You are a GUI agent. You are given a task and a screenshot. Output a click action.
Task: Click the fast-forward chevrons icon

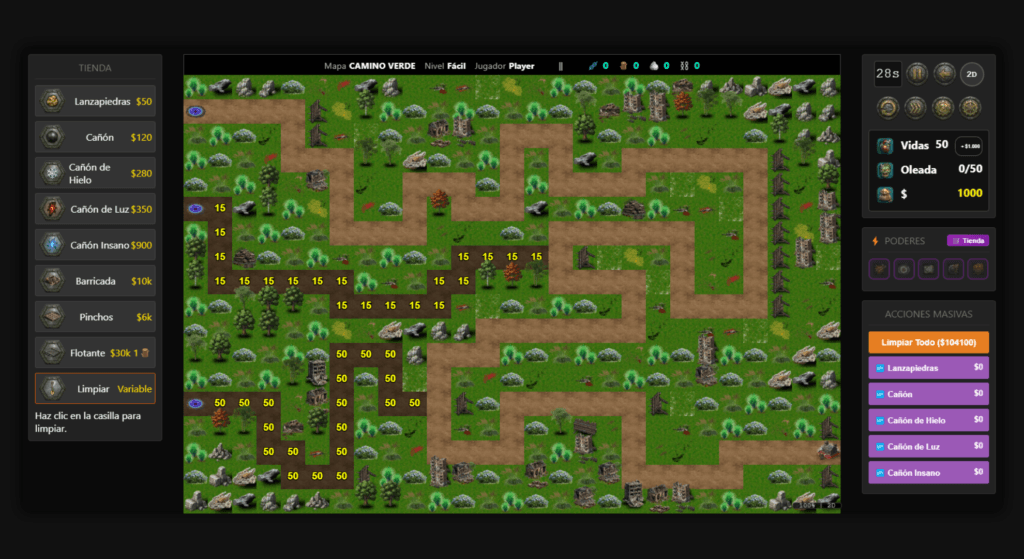[x=916, y=106]
